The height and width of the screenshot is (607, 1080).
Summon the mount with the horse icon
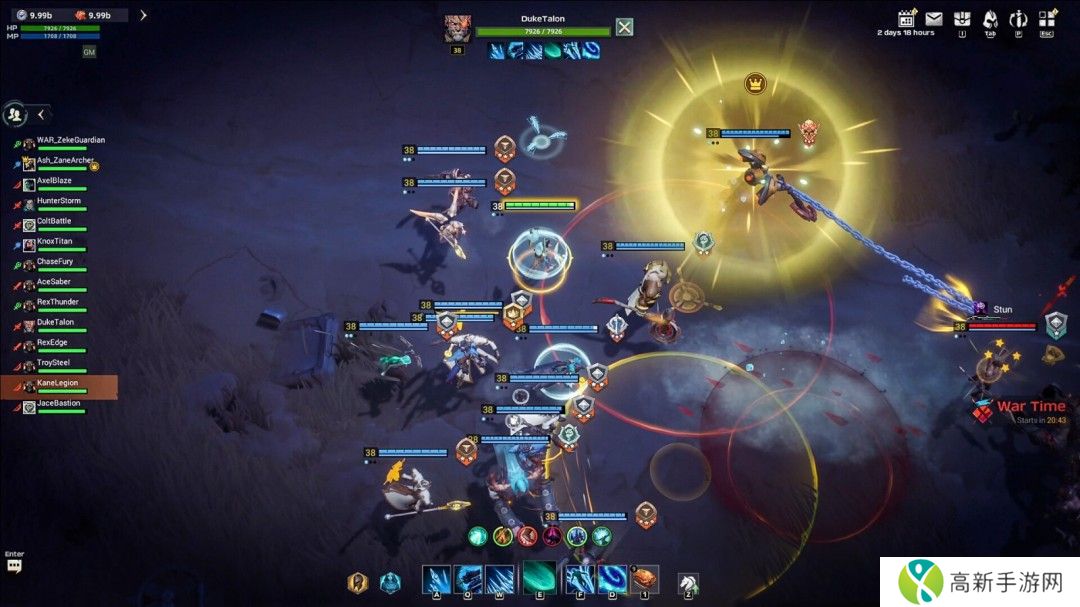point(688,582)
